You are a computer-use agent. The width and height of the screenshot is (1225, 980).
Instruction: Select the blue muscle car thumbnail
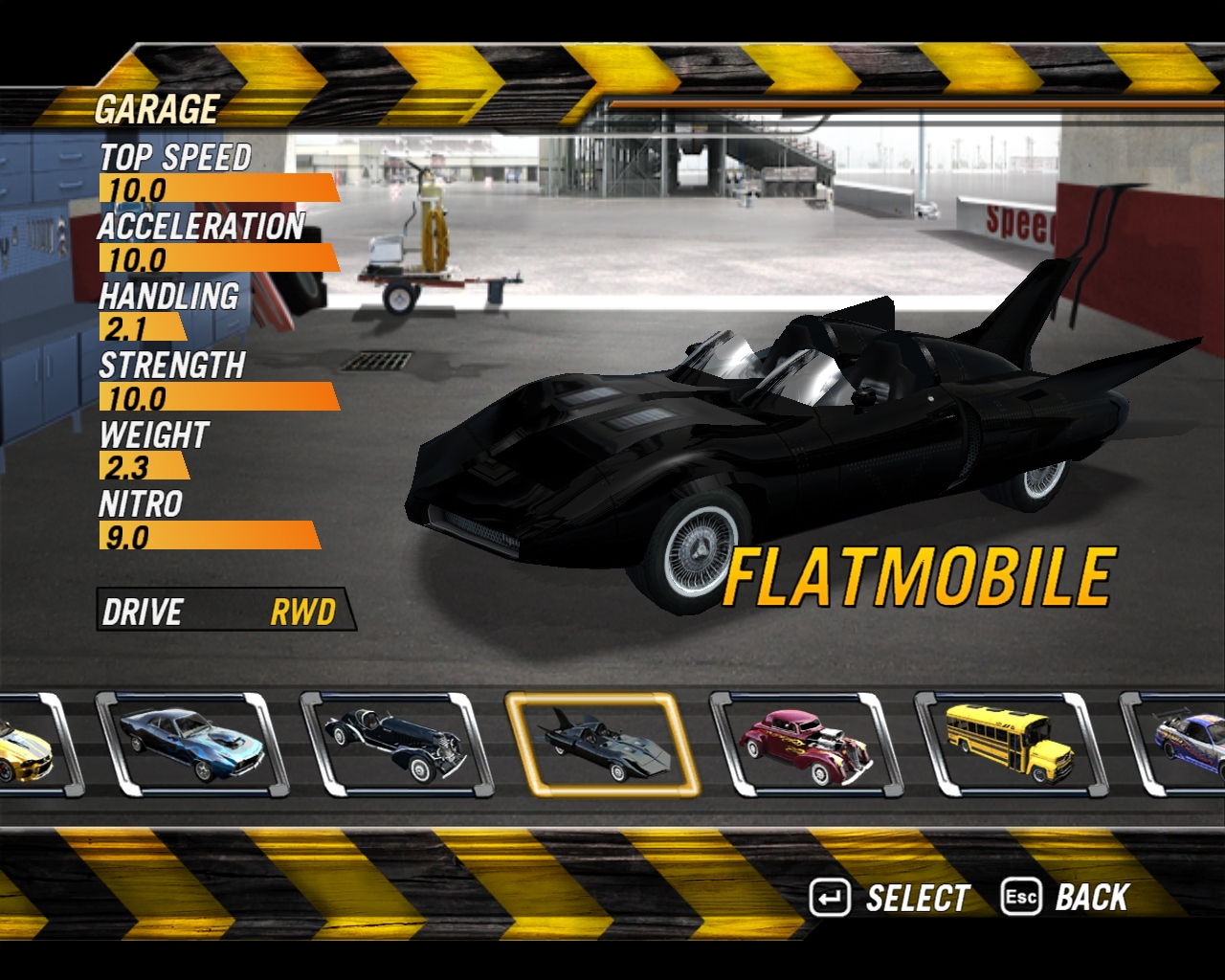[189, 745]
